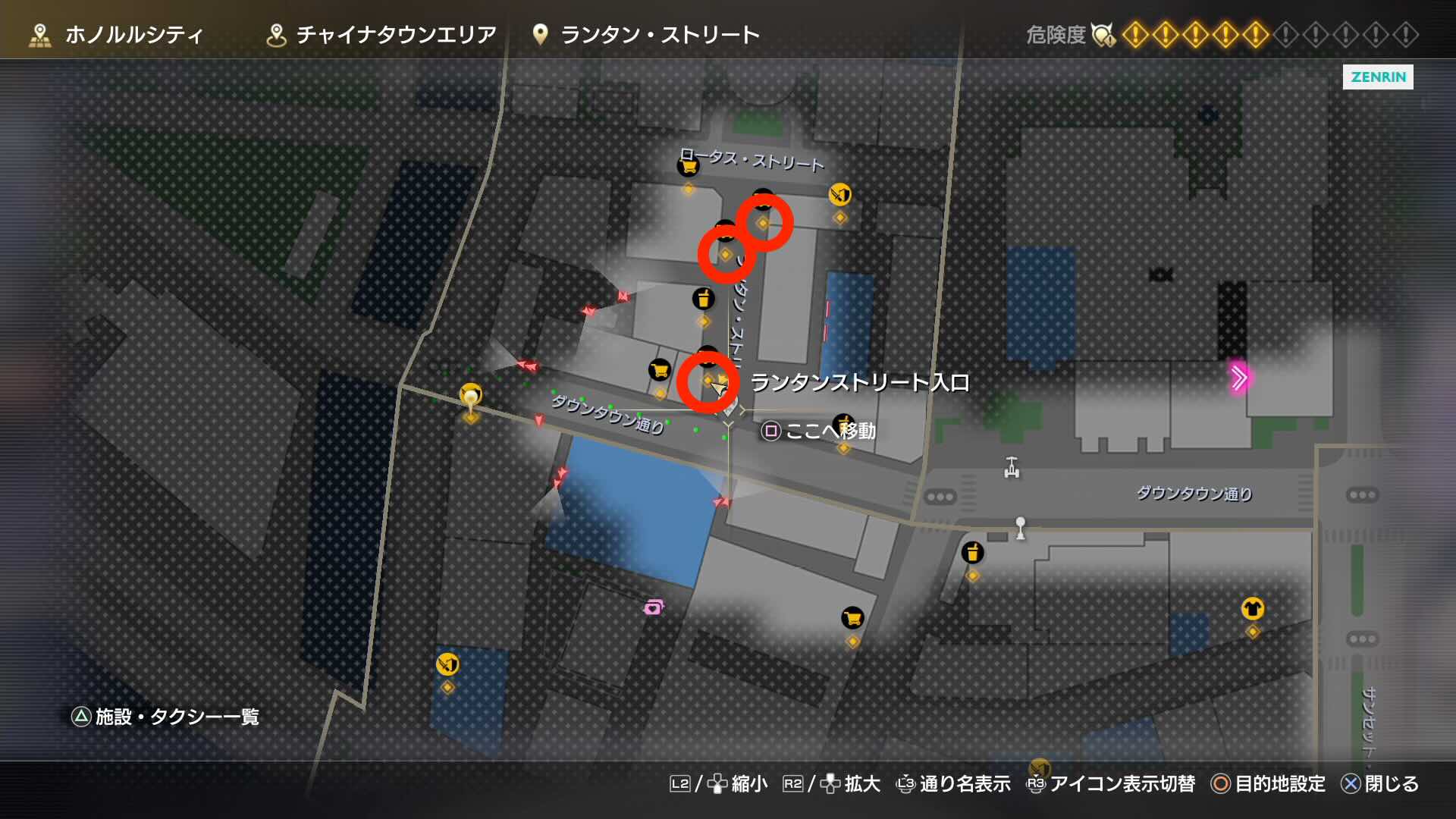1456x819 pixels.
Task: Select the Segway icon on Downtown Street
Action: pos(1009,469)
